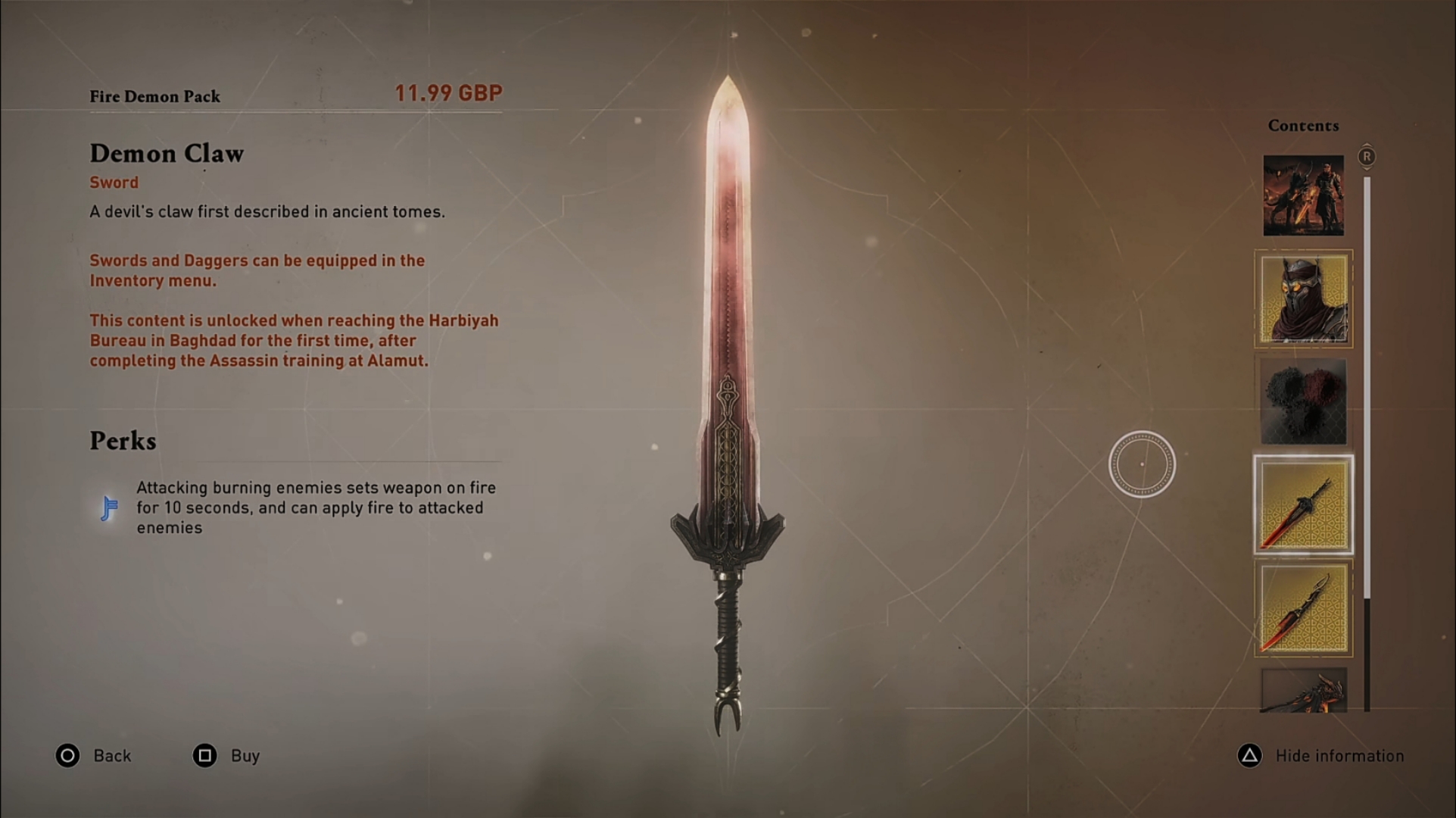Click Hide information with the triangle prompt
Screen dimensions: 1456x818
(x=1340, y=755)
